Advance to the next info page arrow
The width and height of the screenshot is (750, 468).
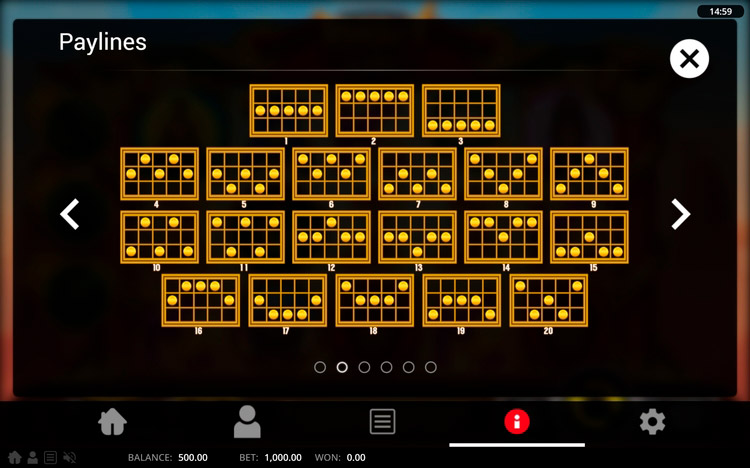[x=680, y=214]
